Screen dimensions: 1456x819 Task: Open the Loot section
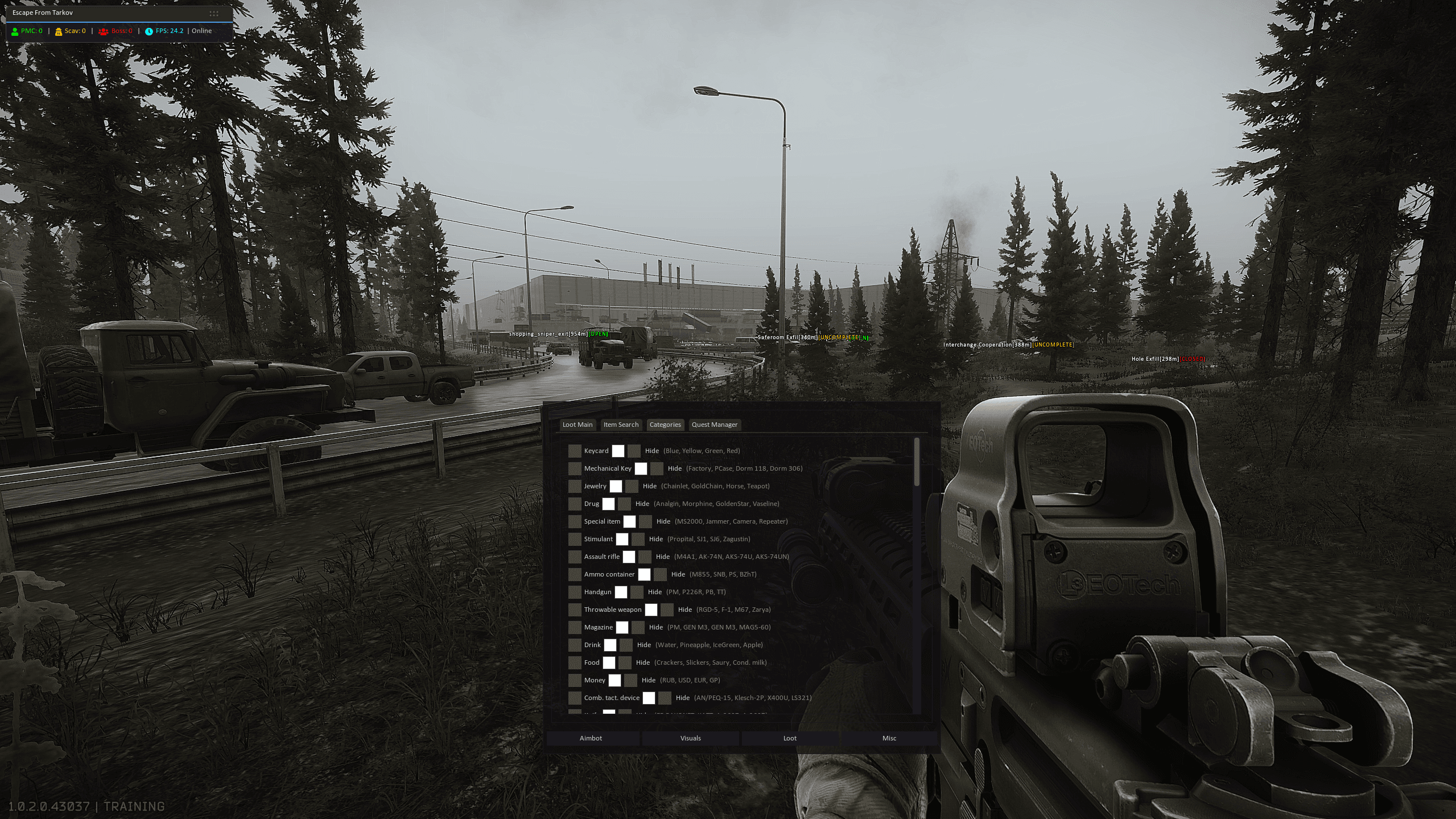coord(789,738)
